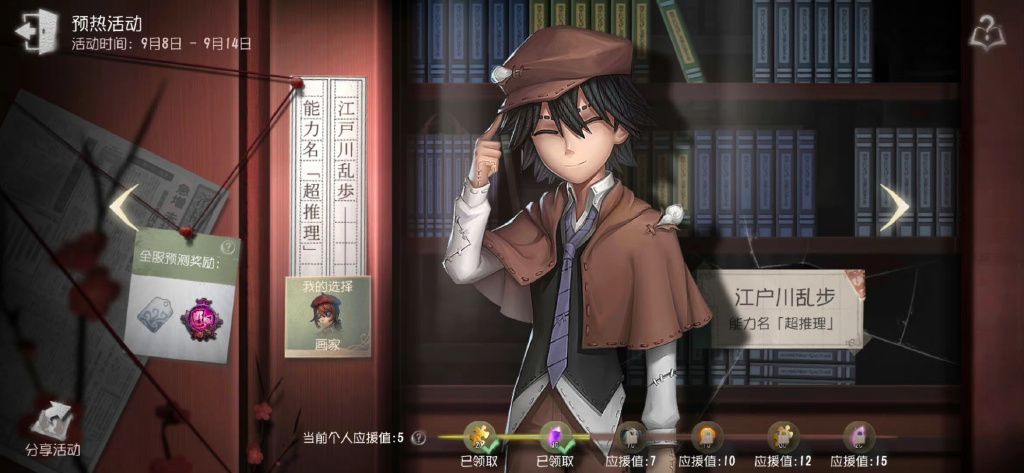Claim the 应援值:7 reward

(630, 436)
